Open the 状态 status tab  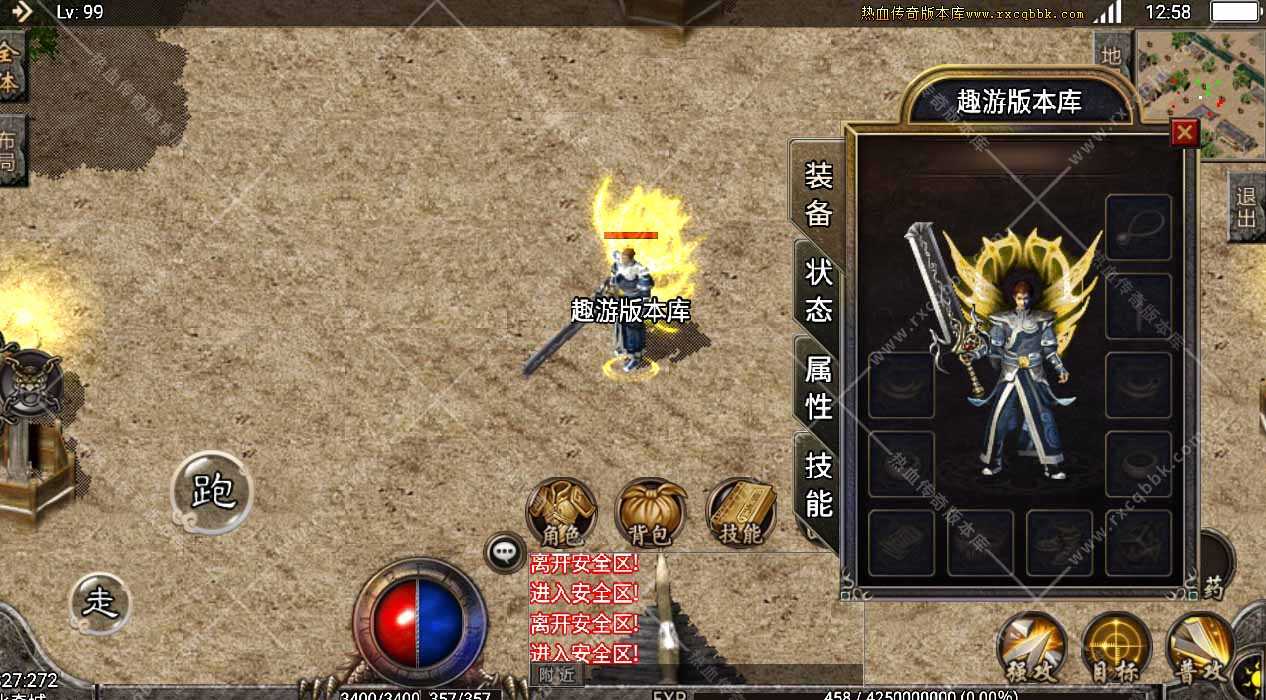tap(818, 290)
